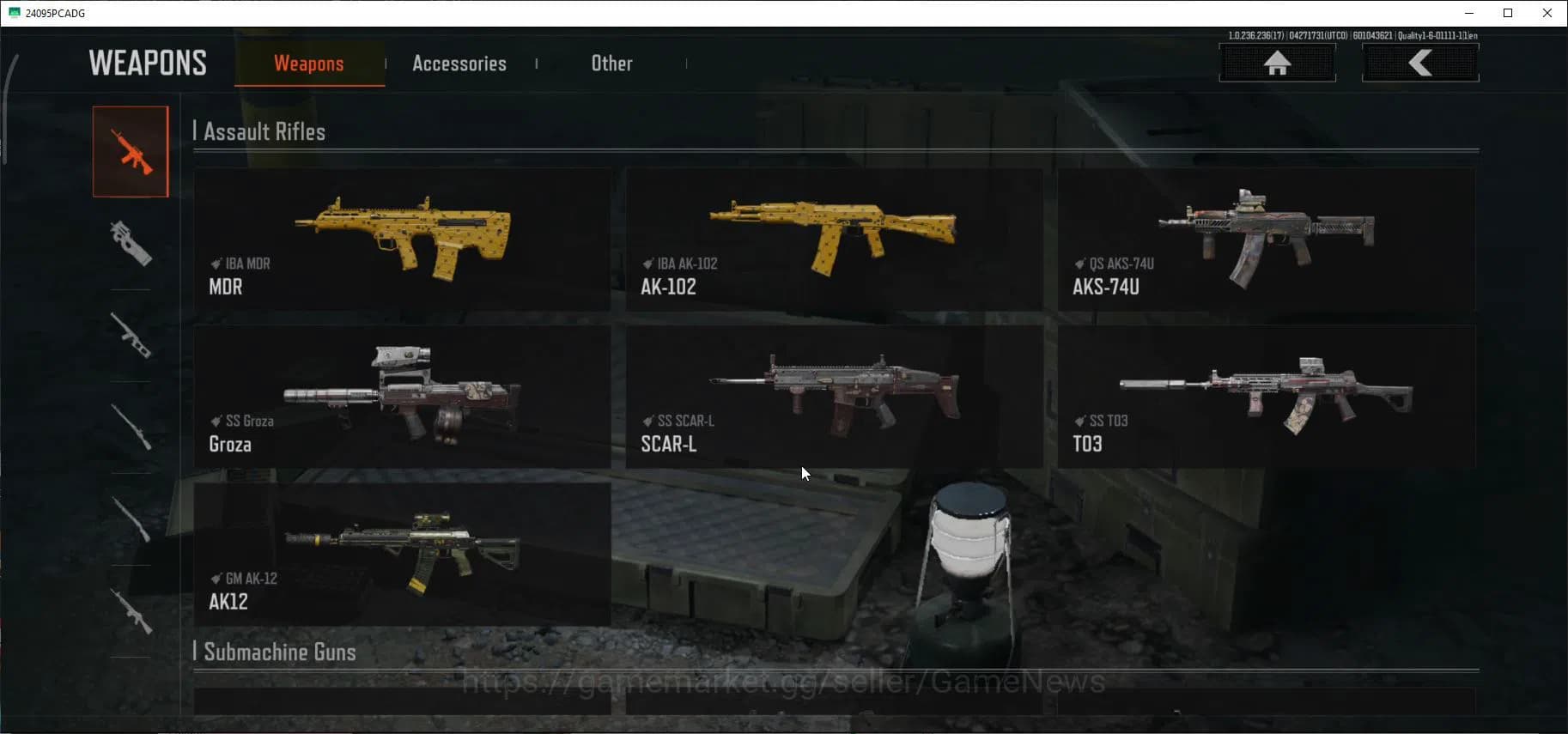Open the Submachine Guns category icon

(131, 245)
